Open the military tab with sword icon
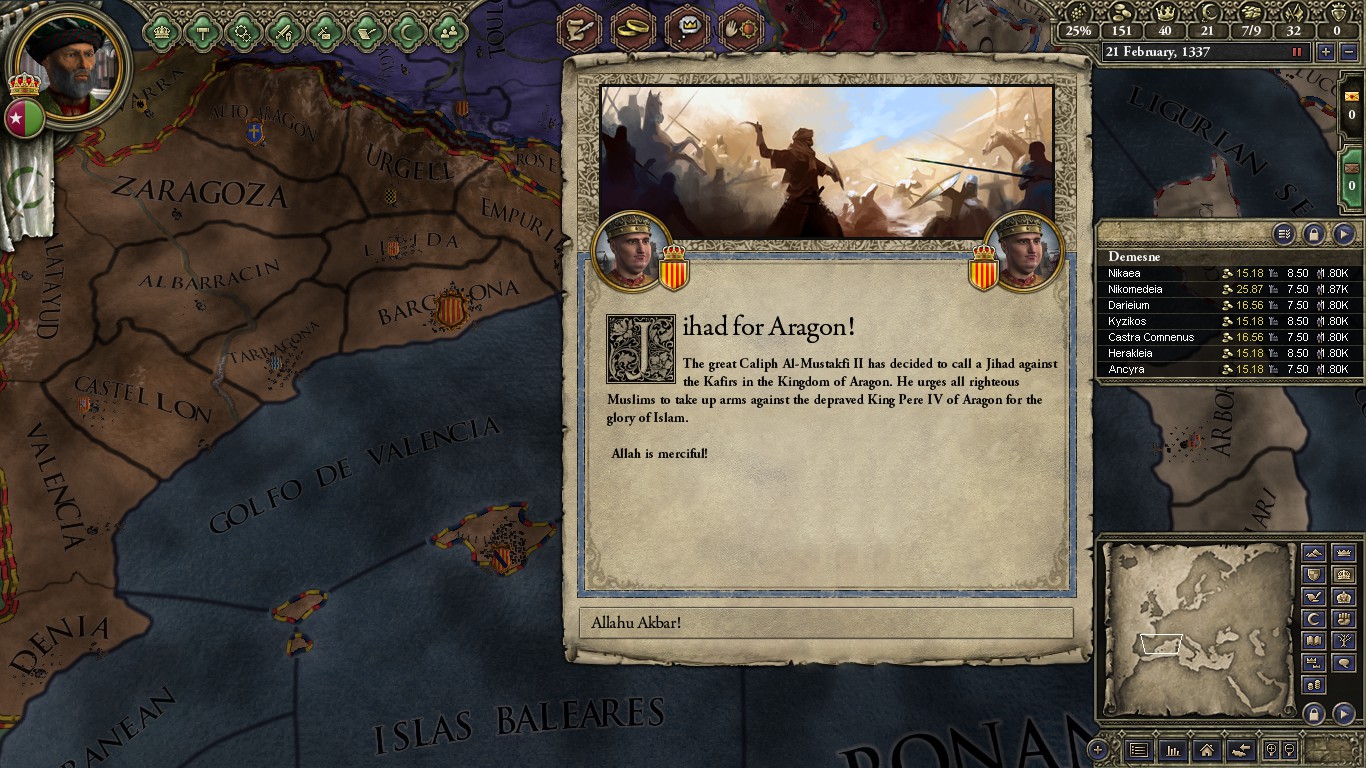 coord(284,32)
